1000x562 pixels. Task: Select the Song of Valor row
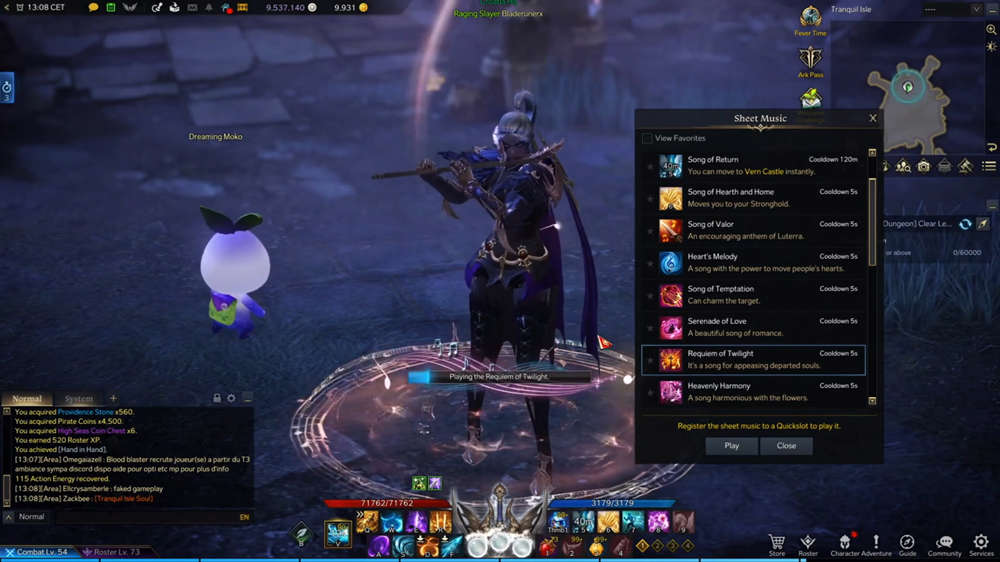point(760,230)
